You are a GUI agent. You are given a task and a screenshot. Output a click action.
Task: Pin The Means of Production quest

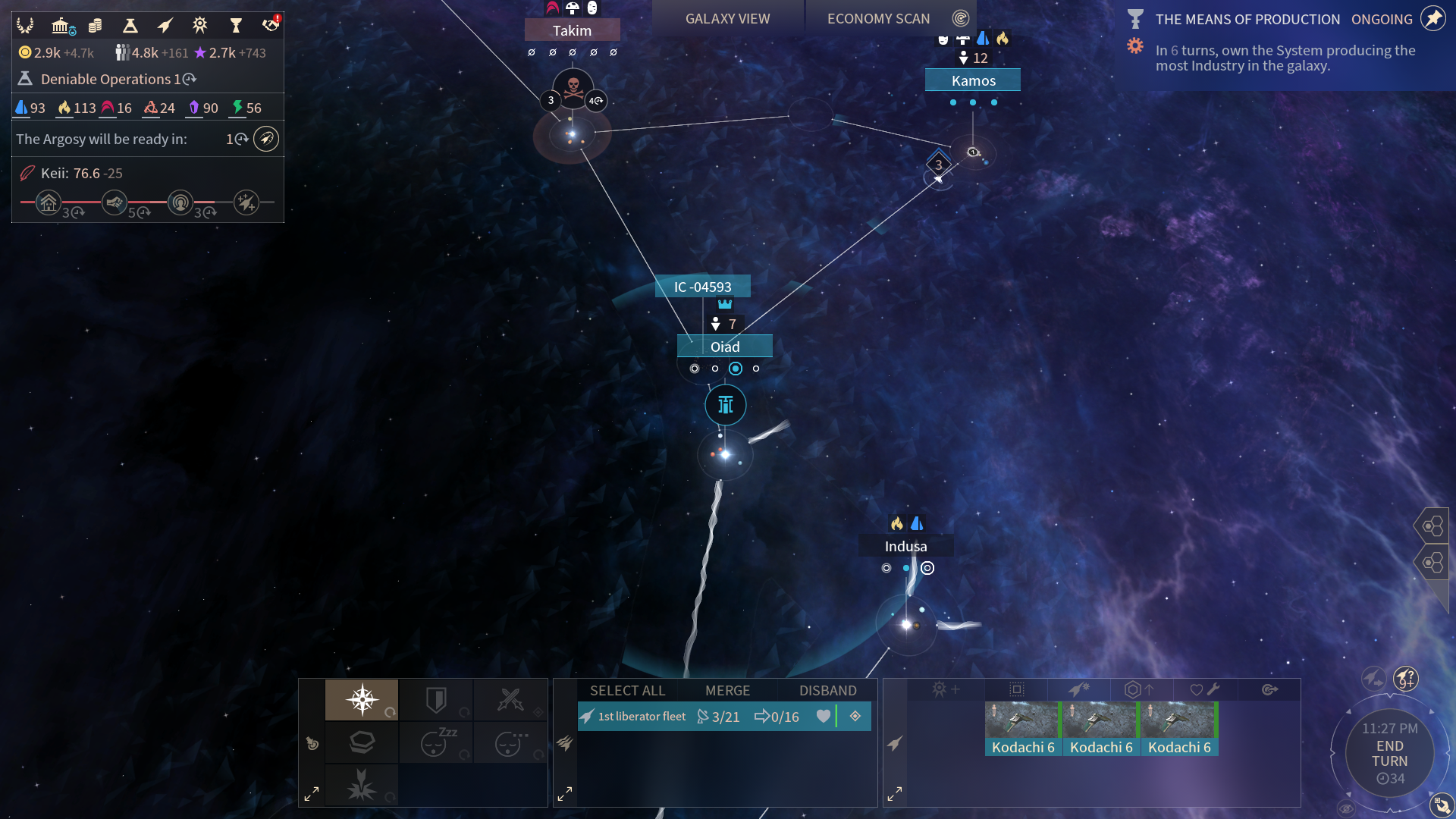coord(1432,19)
